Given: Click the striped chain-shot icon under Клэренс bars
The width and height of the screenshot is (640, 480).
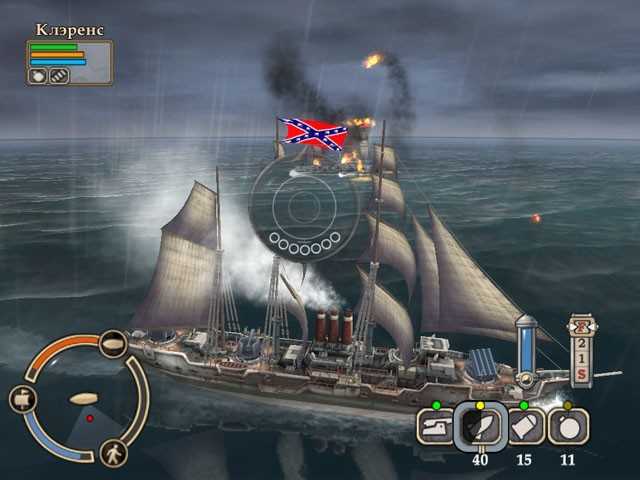Looking at the screenshot, I should click(59, 75).
